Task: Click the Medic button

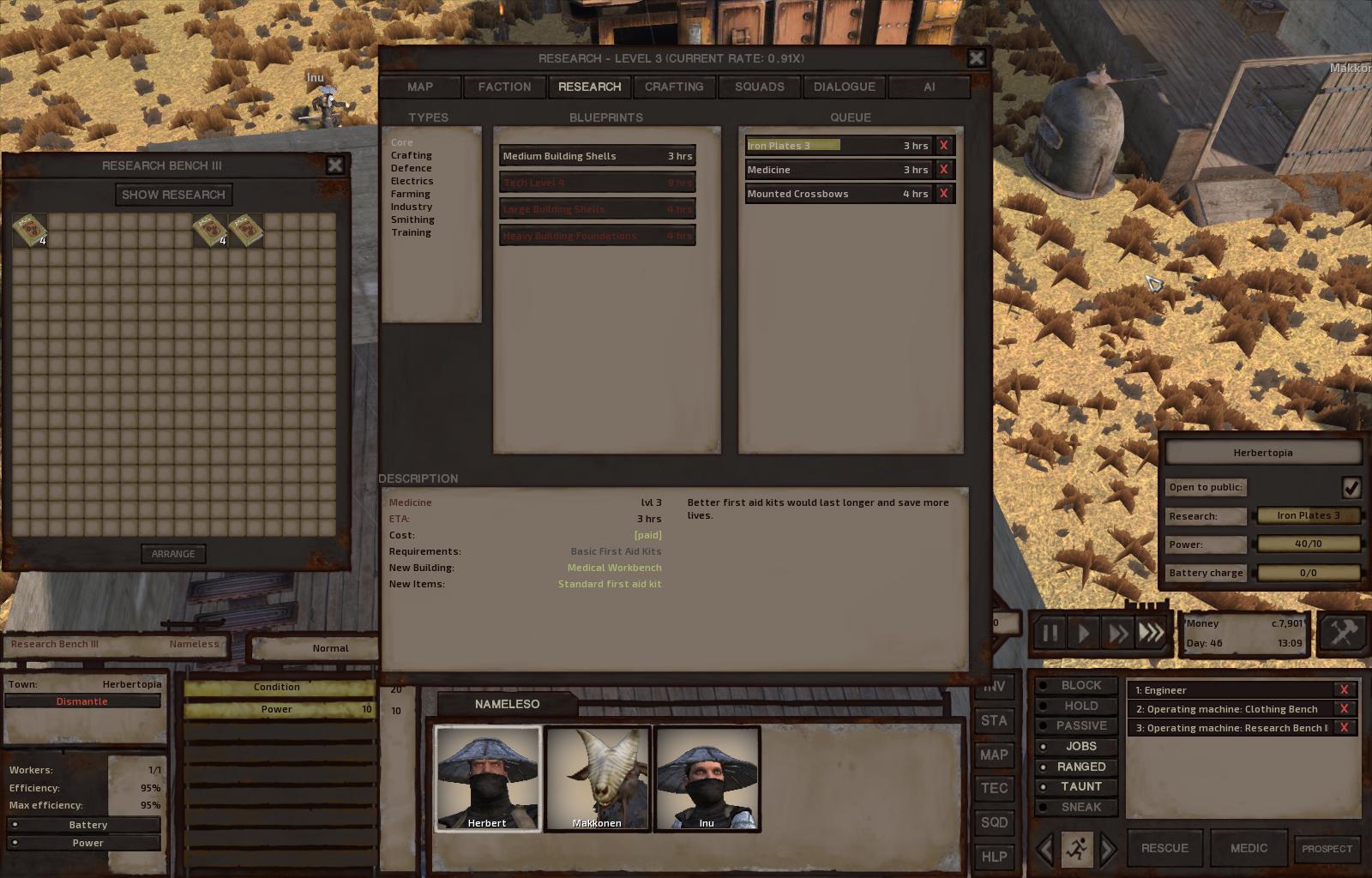Action: point(1249,848)
